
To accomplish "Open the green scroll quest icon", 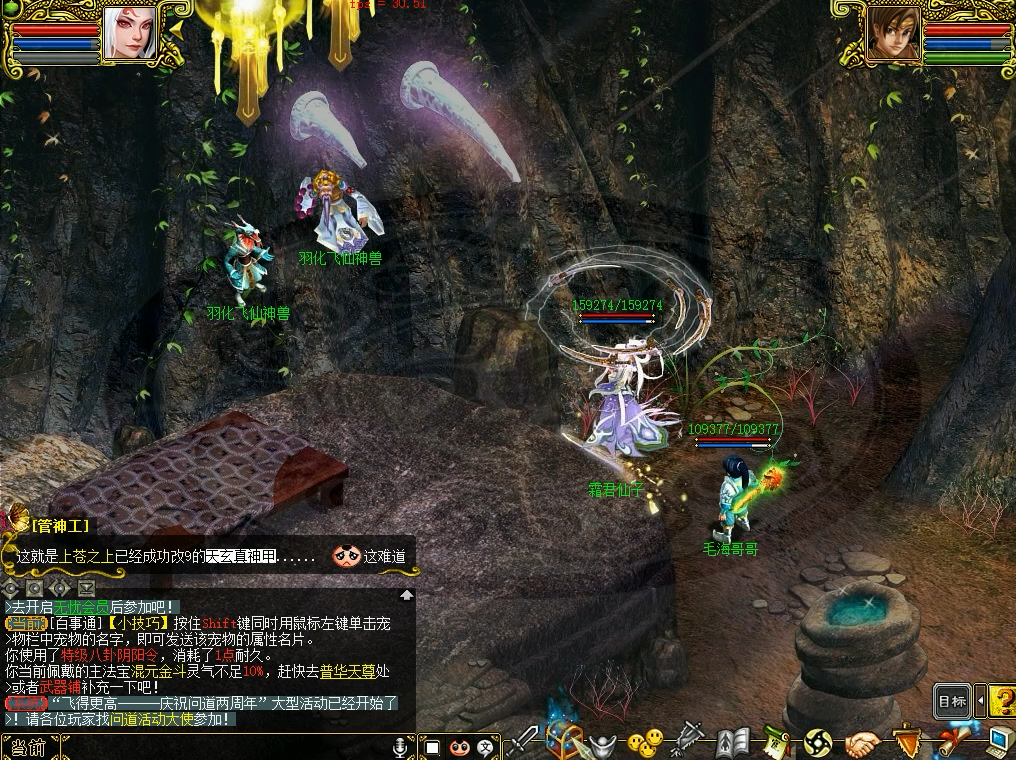I will [776, 743].
